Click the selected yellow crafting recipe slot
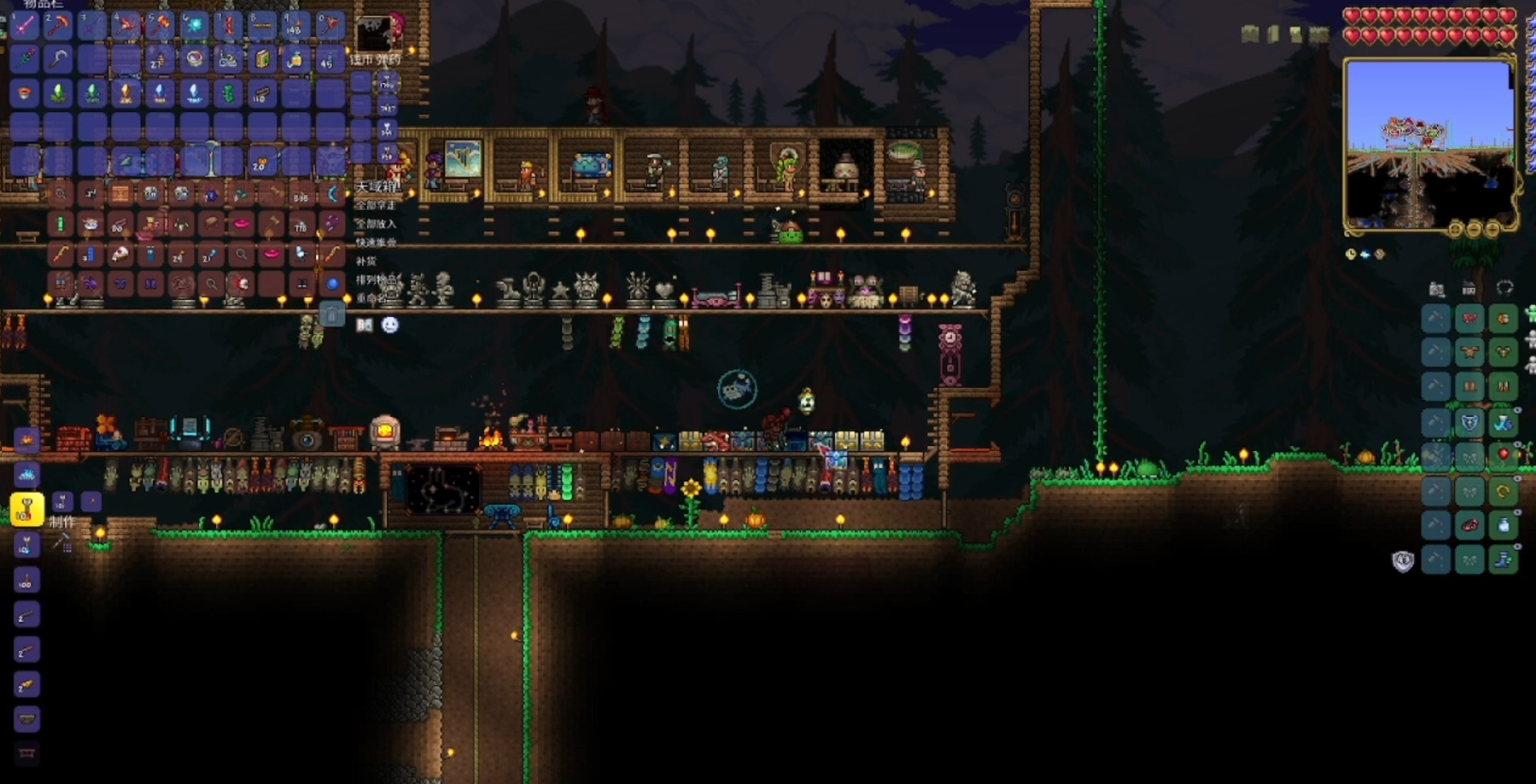Image resolution: width=1536 pixels, height=784 pixels. click(26, 509)
